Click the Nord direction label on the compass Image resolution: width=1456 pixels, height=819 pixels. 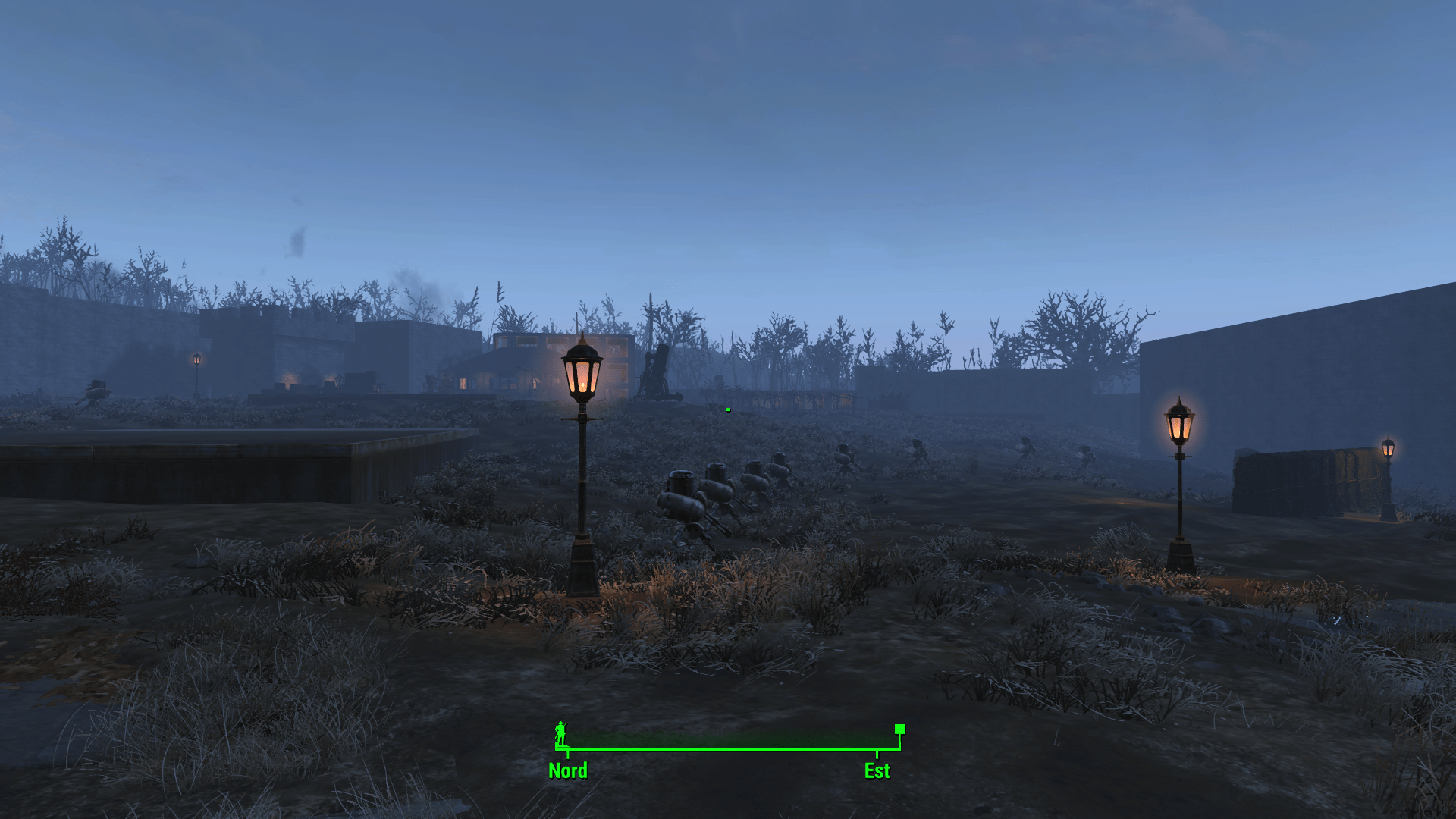click(568, 770)
